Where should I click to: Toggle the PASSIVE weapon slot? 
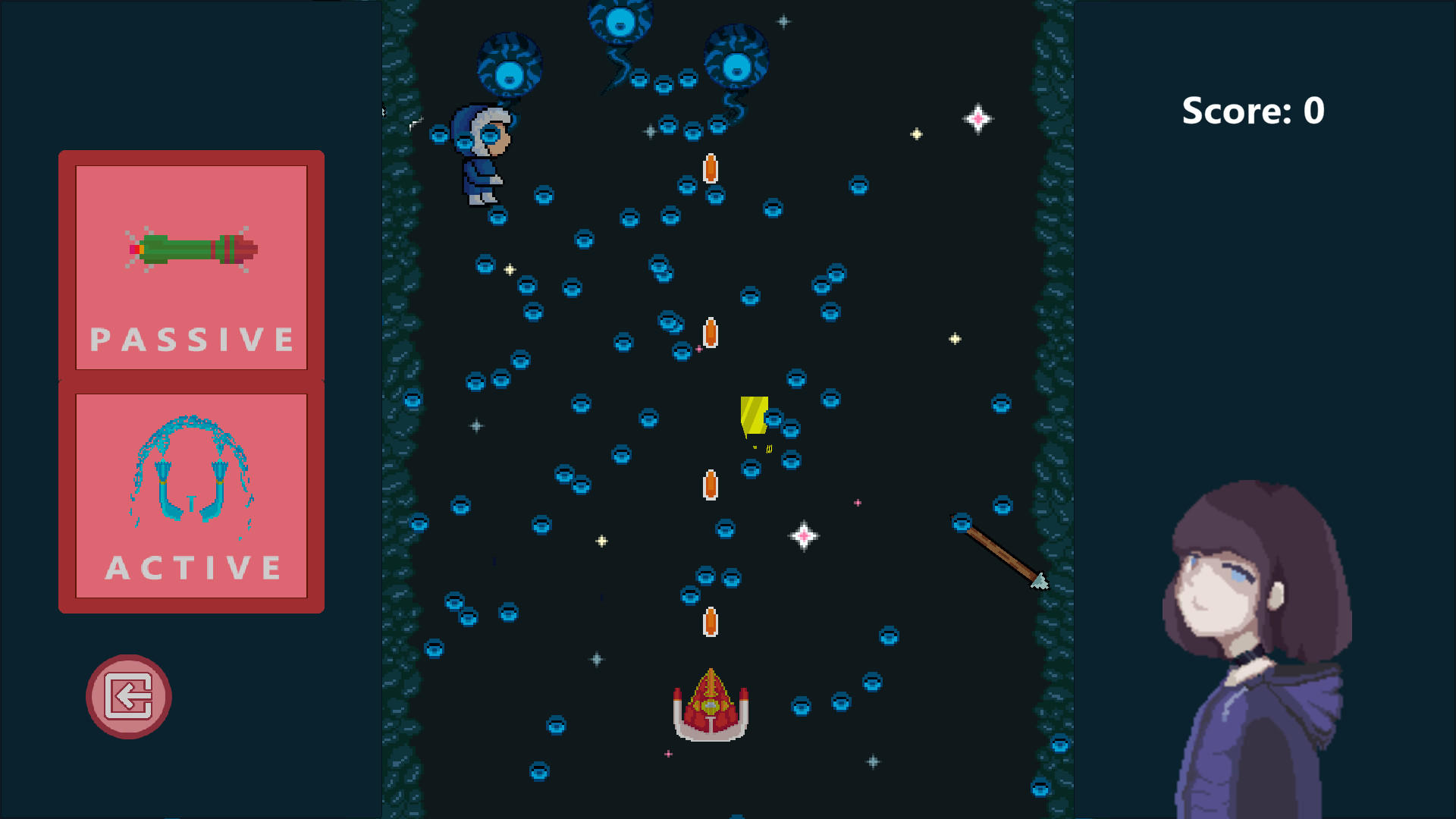(190, 265)
